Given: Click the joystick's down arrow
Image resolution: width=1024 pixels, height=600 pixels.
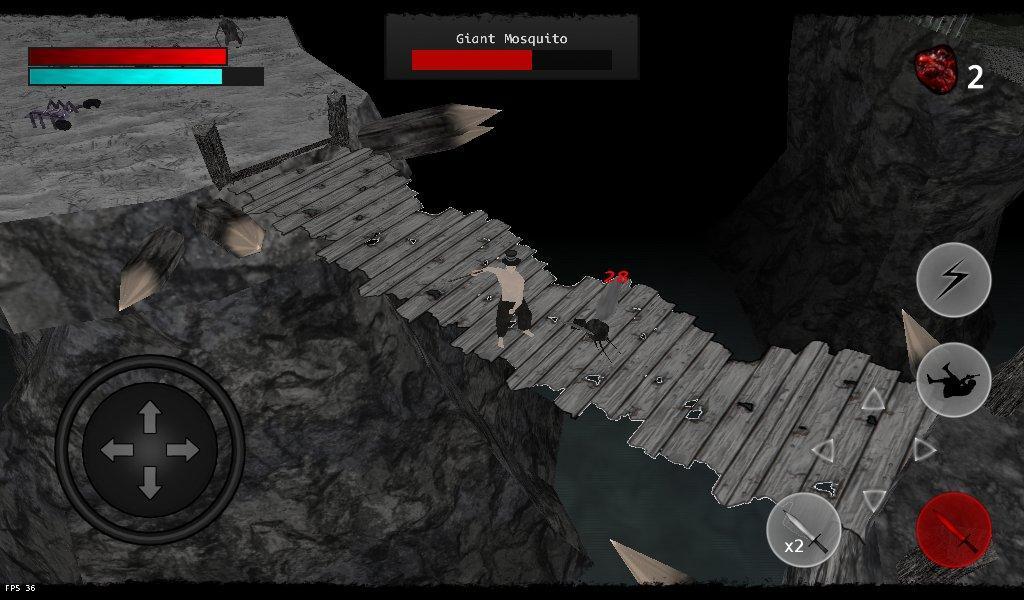Looking at the screenshot, I should pos(150,483).
